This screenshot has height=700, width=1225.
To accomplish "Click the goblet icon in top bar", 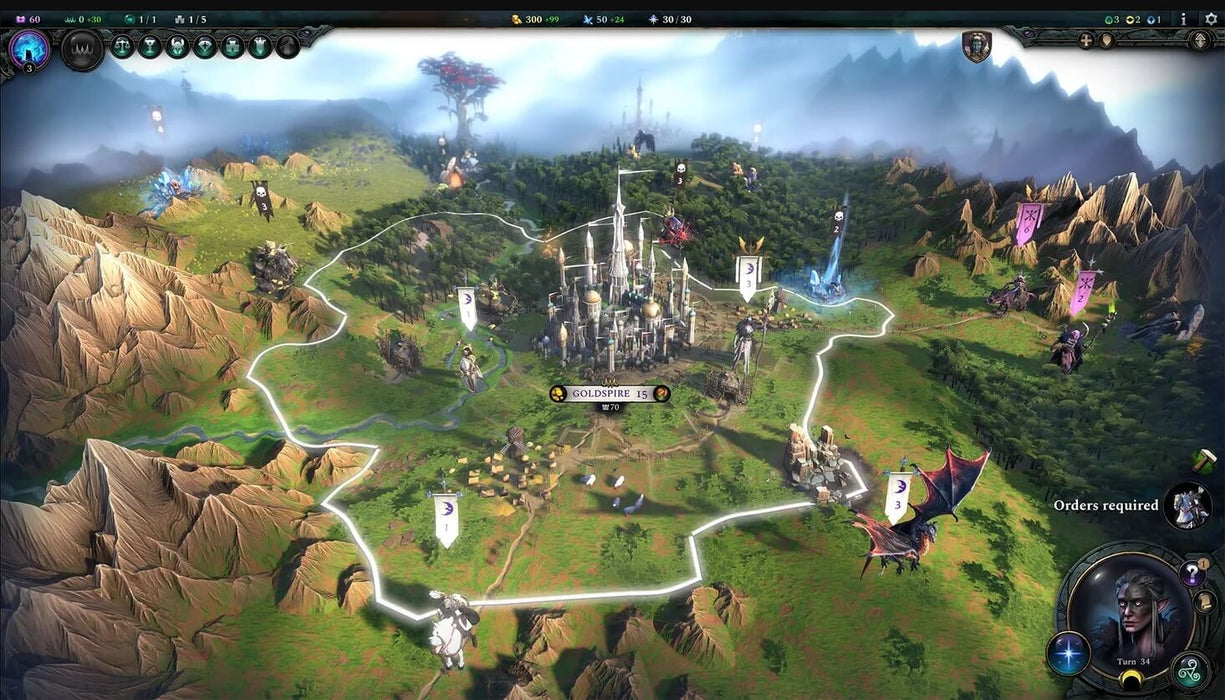I will point(150,46).
